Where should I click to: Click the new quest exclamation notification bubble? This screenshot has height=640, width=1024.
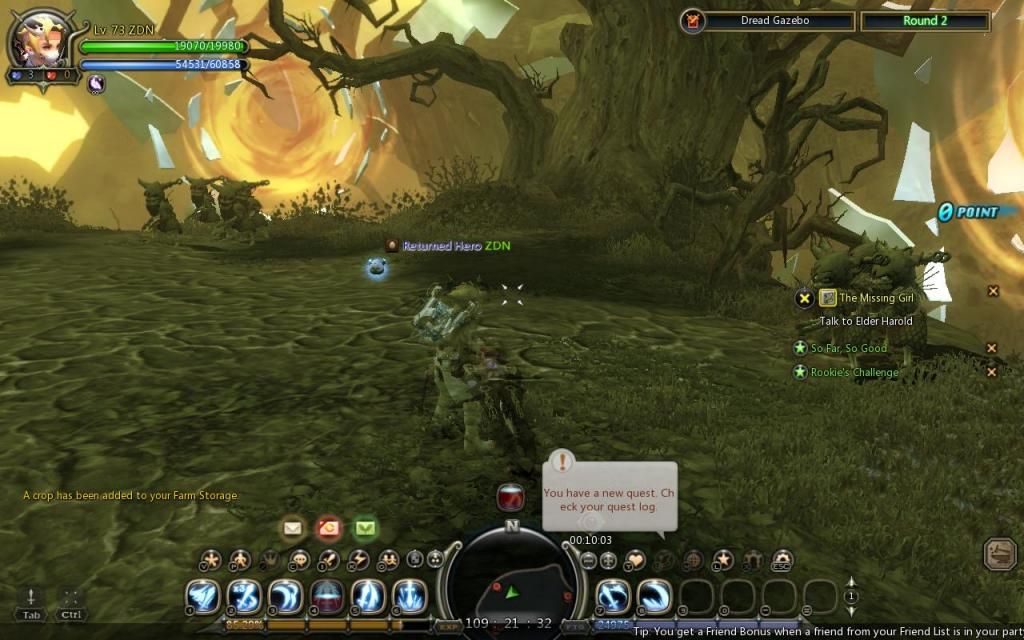[x=609, y=494]
